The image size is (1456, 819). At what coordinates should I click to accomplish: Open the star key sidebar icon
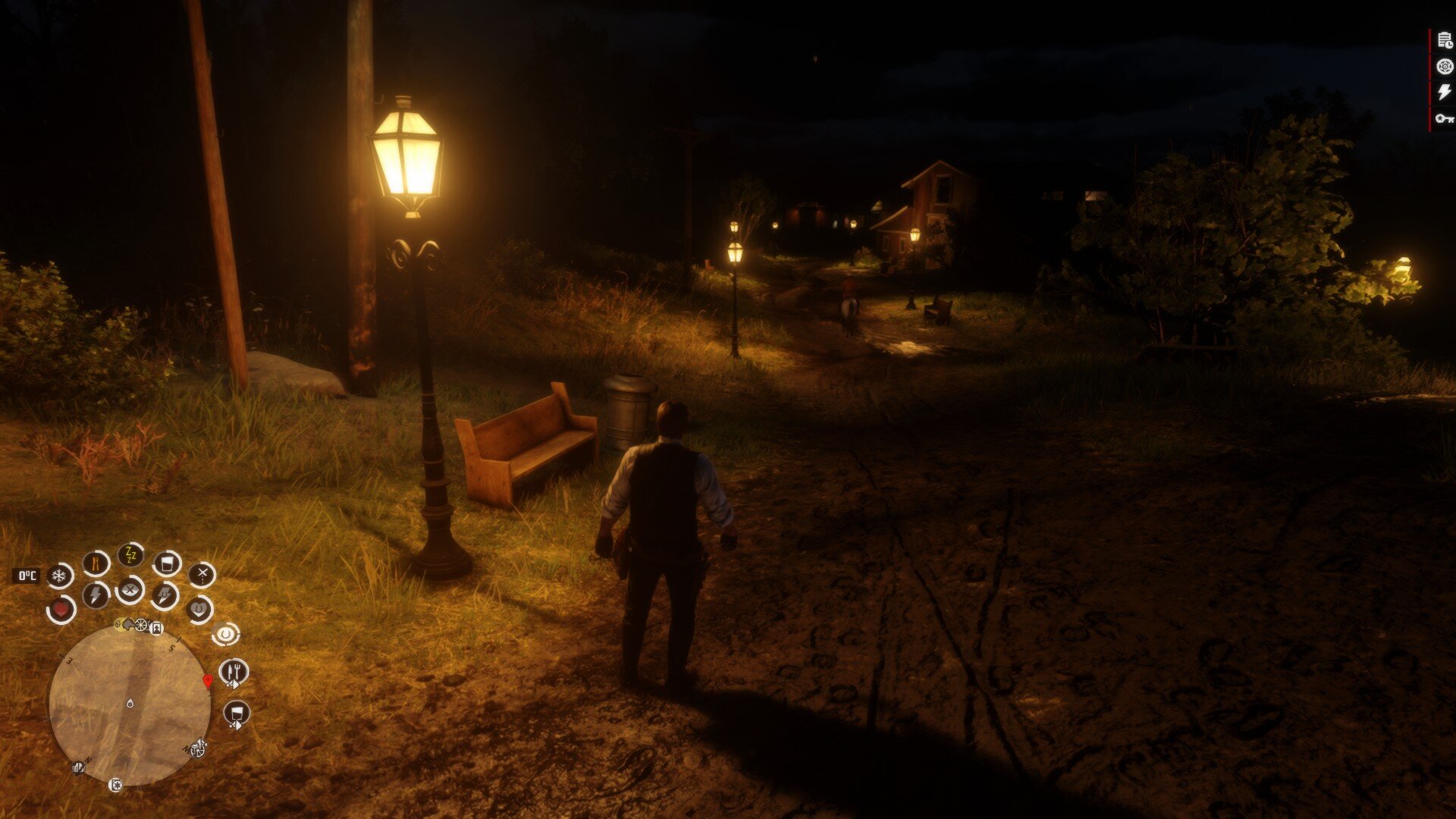[1444, 118]
